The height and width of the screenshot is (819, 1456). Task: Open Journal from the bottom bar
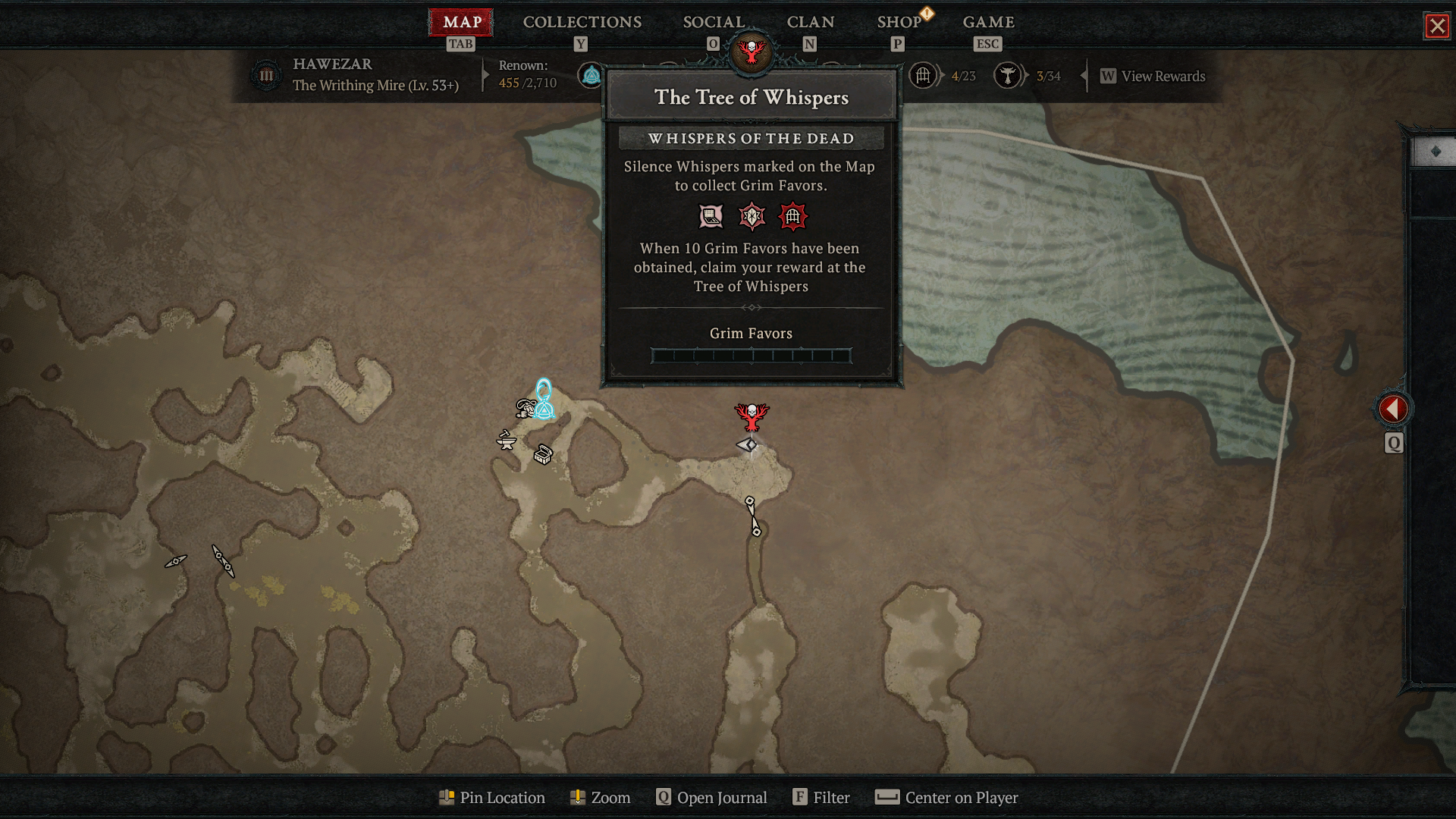[712, 797]
